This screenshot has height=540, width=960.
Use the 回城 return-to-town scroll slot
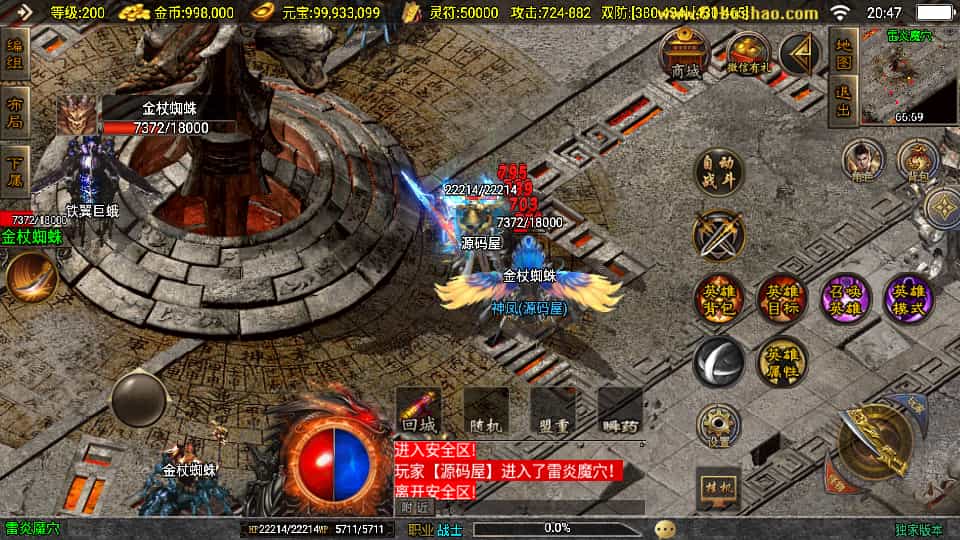pyautogui.click(x=420, y=411)
